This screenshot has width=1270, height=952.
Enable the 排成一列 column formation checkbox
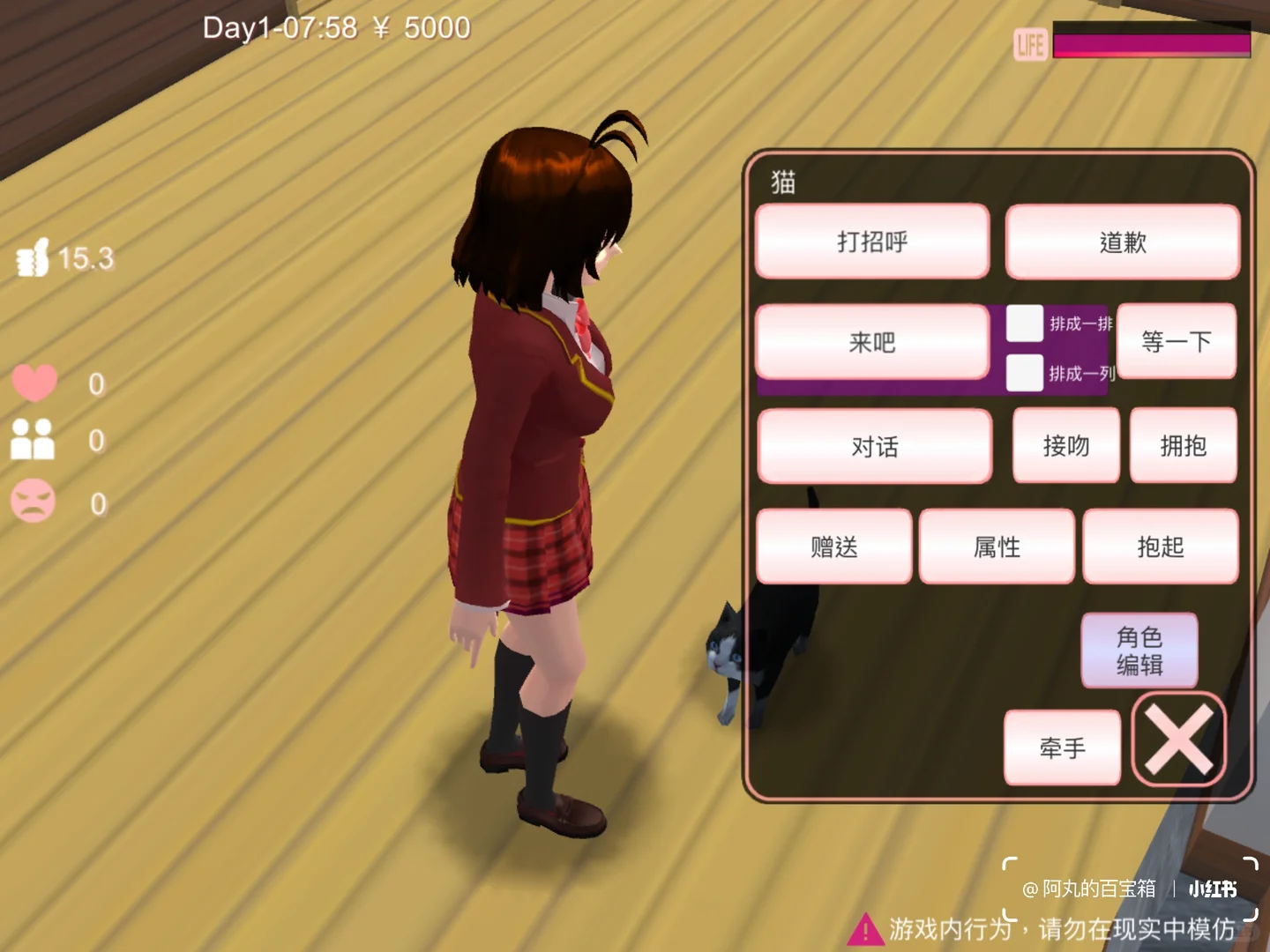tap(1023, 374)
